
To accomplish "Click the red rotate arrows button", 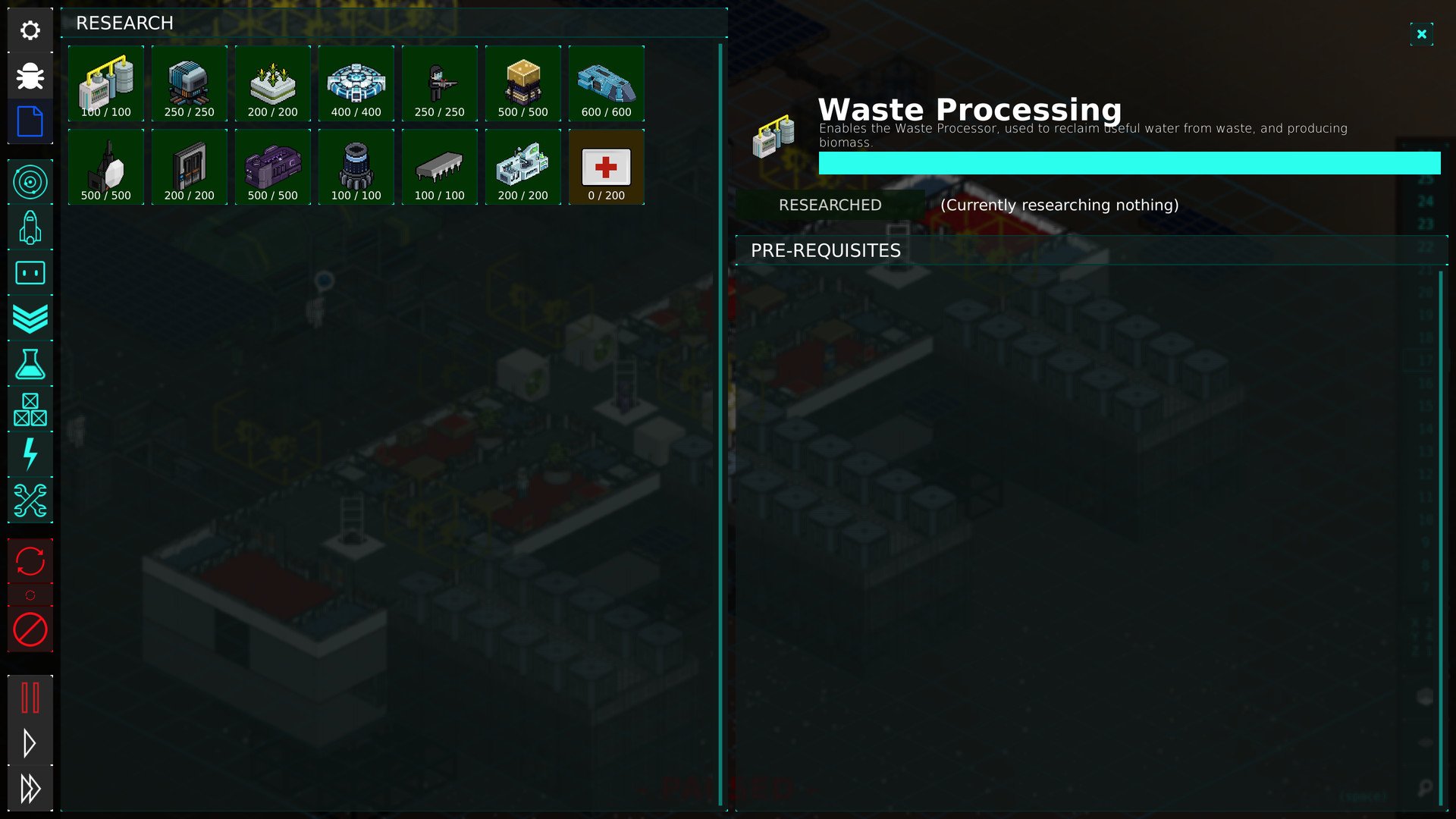I will pos(30,561).
